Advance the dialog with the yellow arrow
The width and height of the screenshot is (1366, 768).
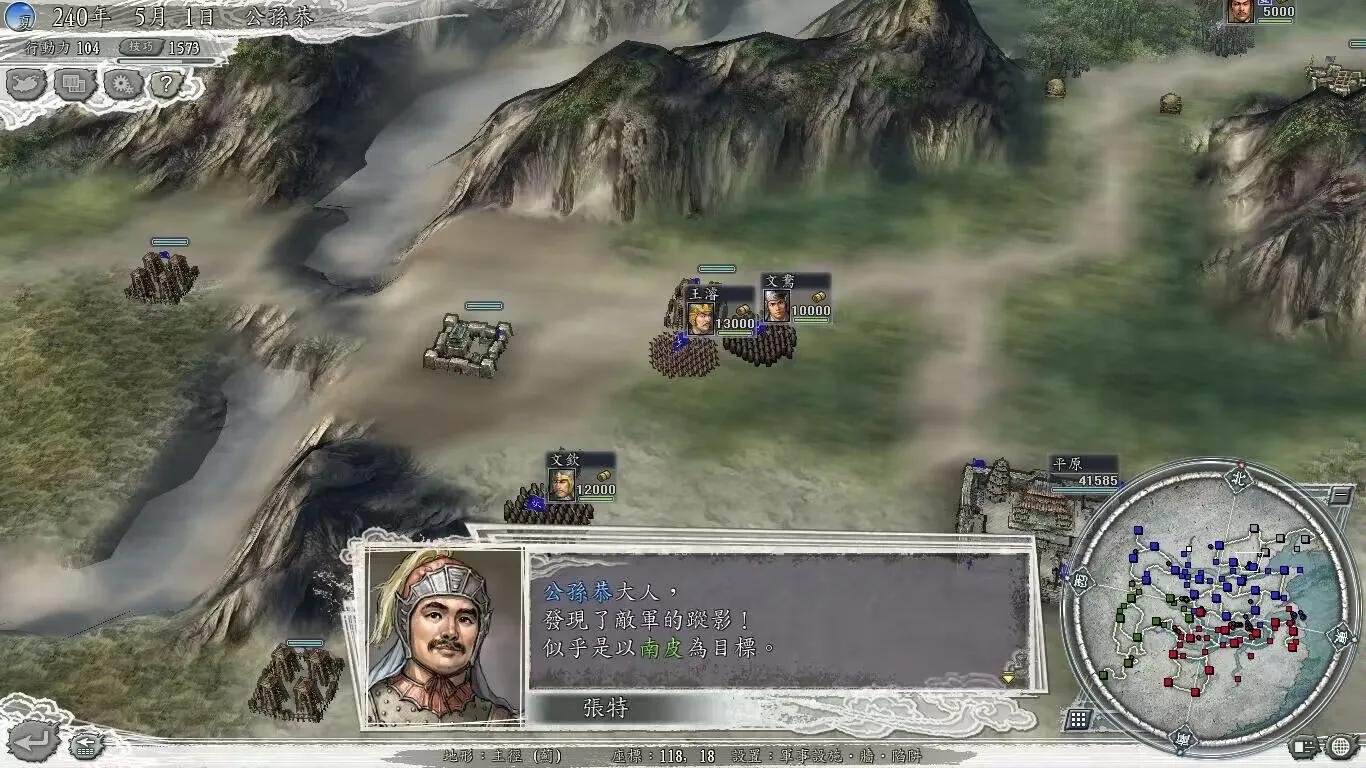pyautogui.click(x=1006, y=676)
